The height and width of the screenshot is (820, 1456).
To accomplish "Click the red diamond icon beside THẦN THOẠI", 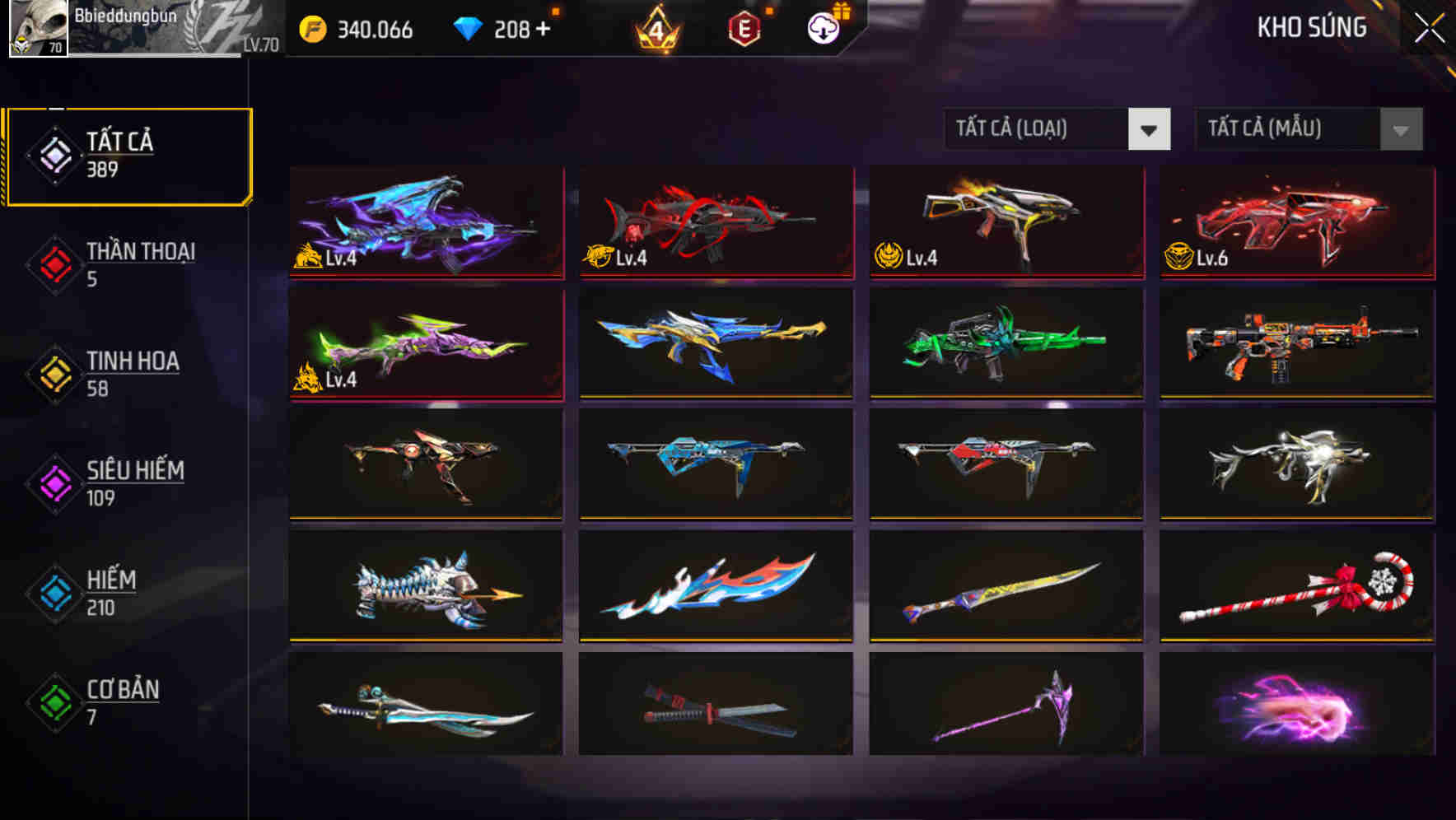I will tap(54, 263).
